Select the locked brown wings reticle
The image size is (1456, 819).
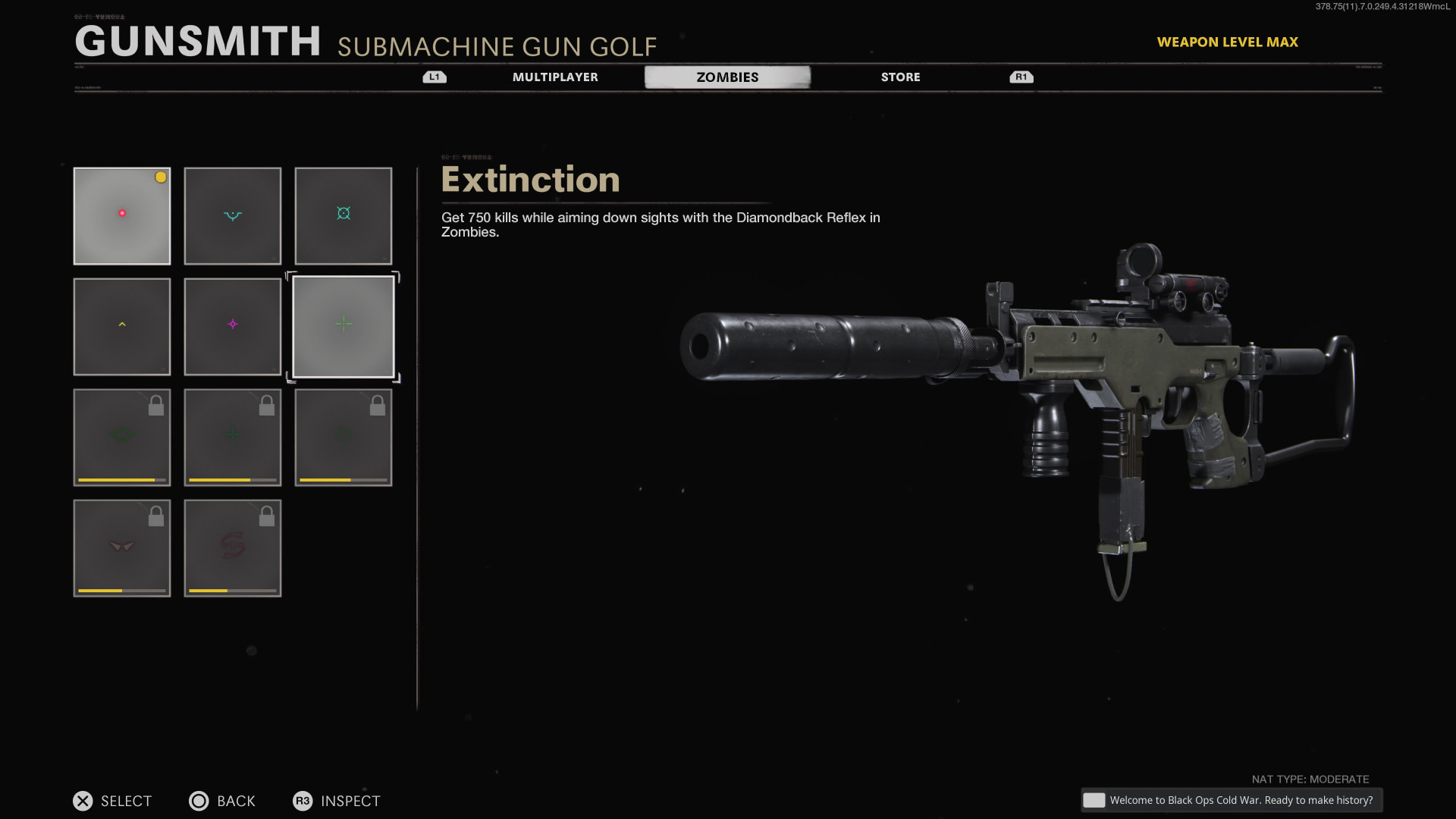point(122,548)
